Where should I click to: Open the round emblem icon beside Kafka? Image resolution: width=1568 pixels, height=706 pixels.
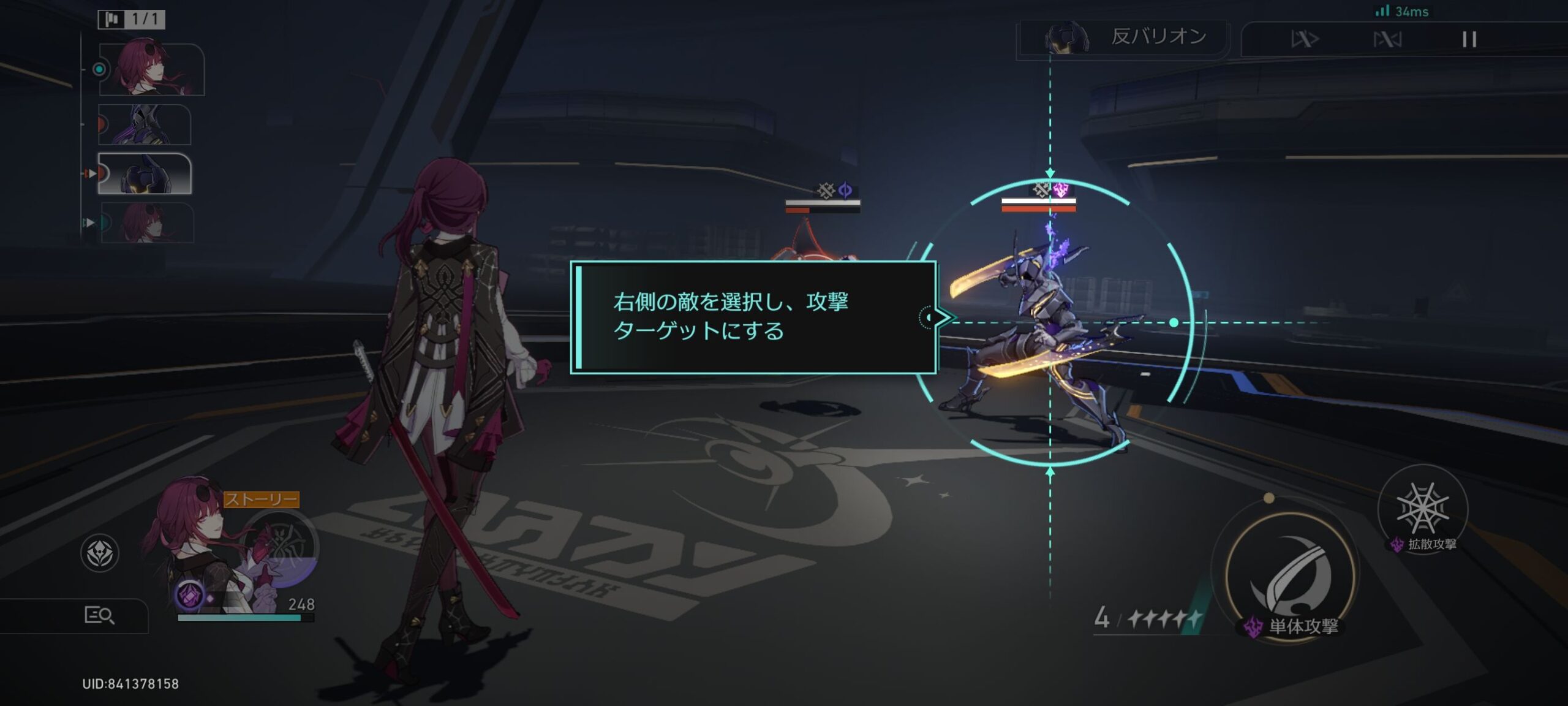pos(100,553)
